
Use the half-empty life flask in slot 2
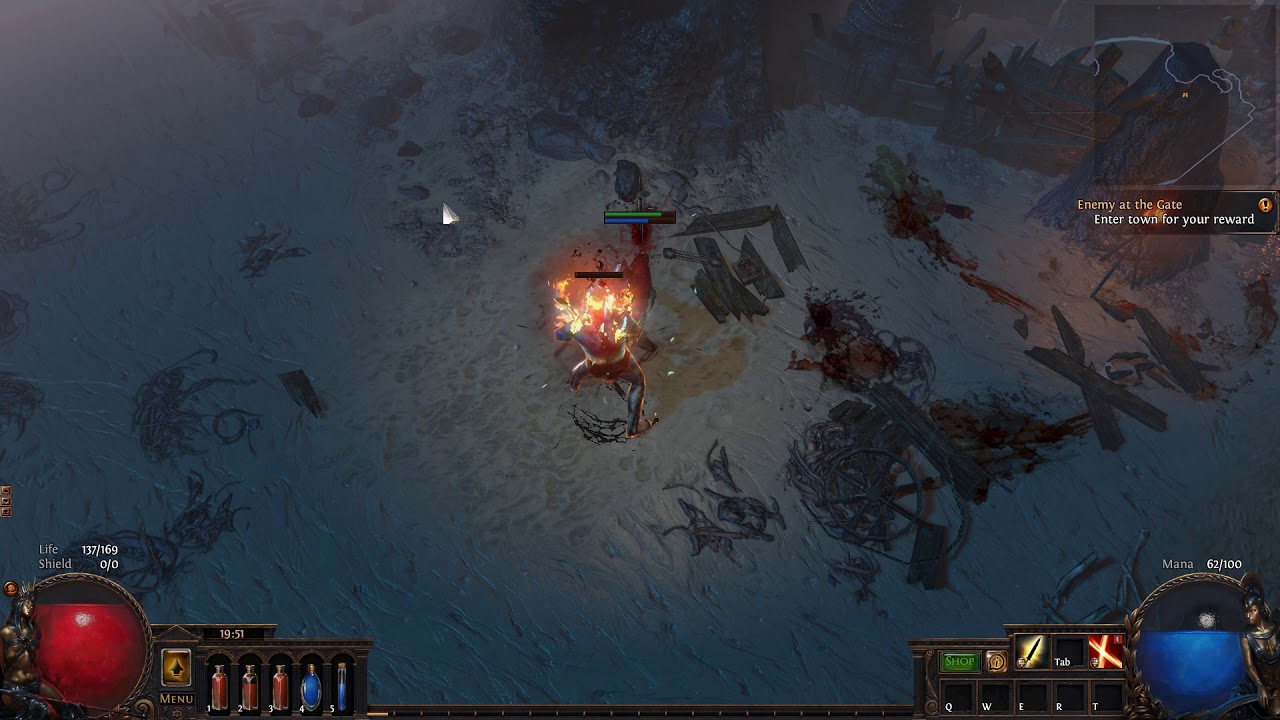(249, 686)
